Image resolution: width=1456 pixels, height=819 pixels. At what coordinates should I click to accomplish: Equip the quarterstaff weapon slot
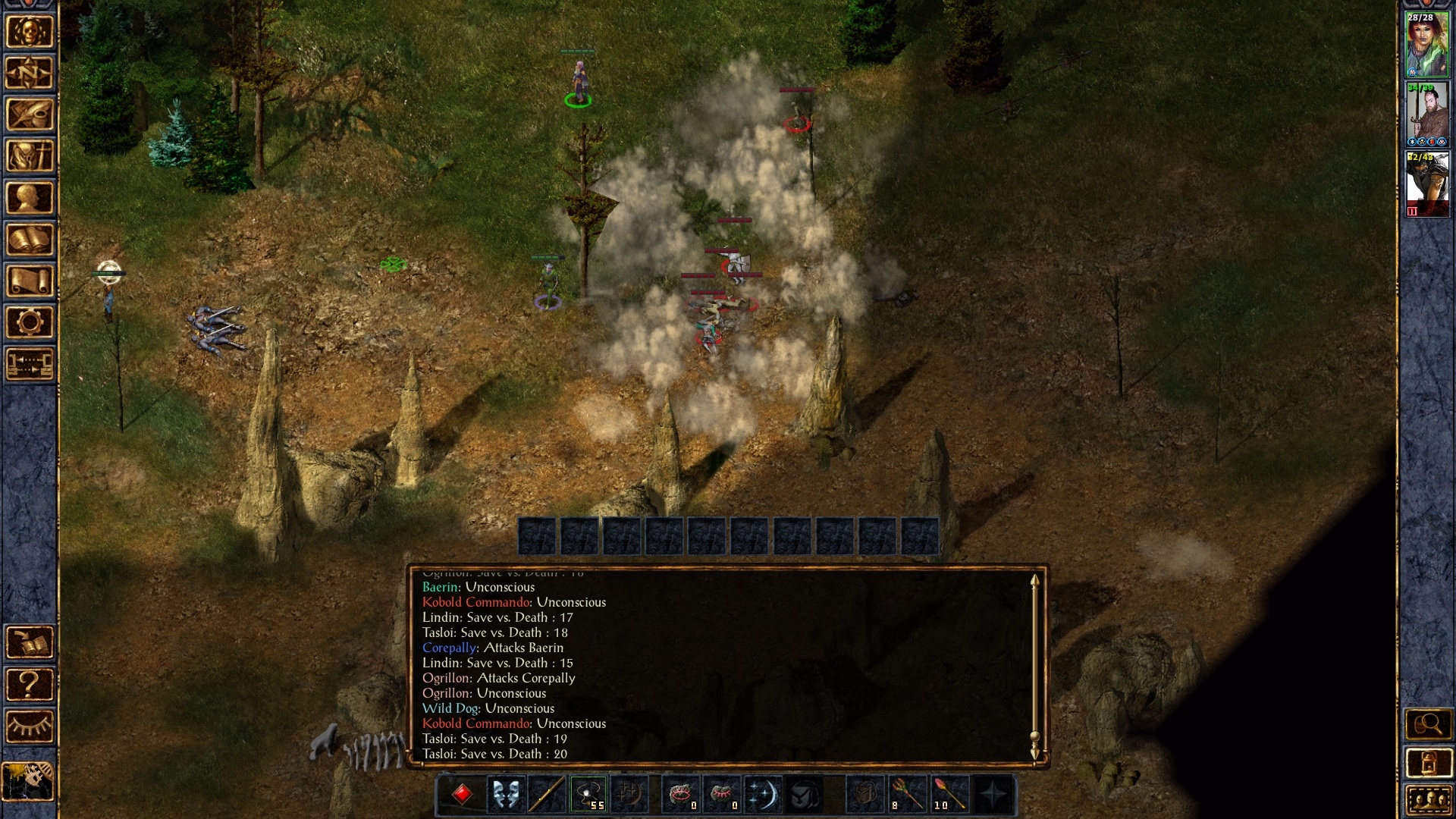[x=547, y=795]
